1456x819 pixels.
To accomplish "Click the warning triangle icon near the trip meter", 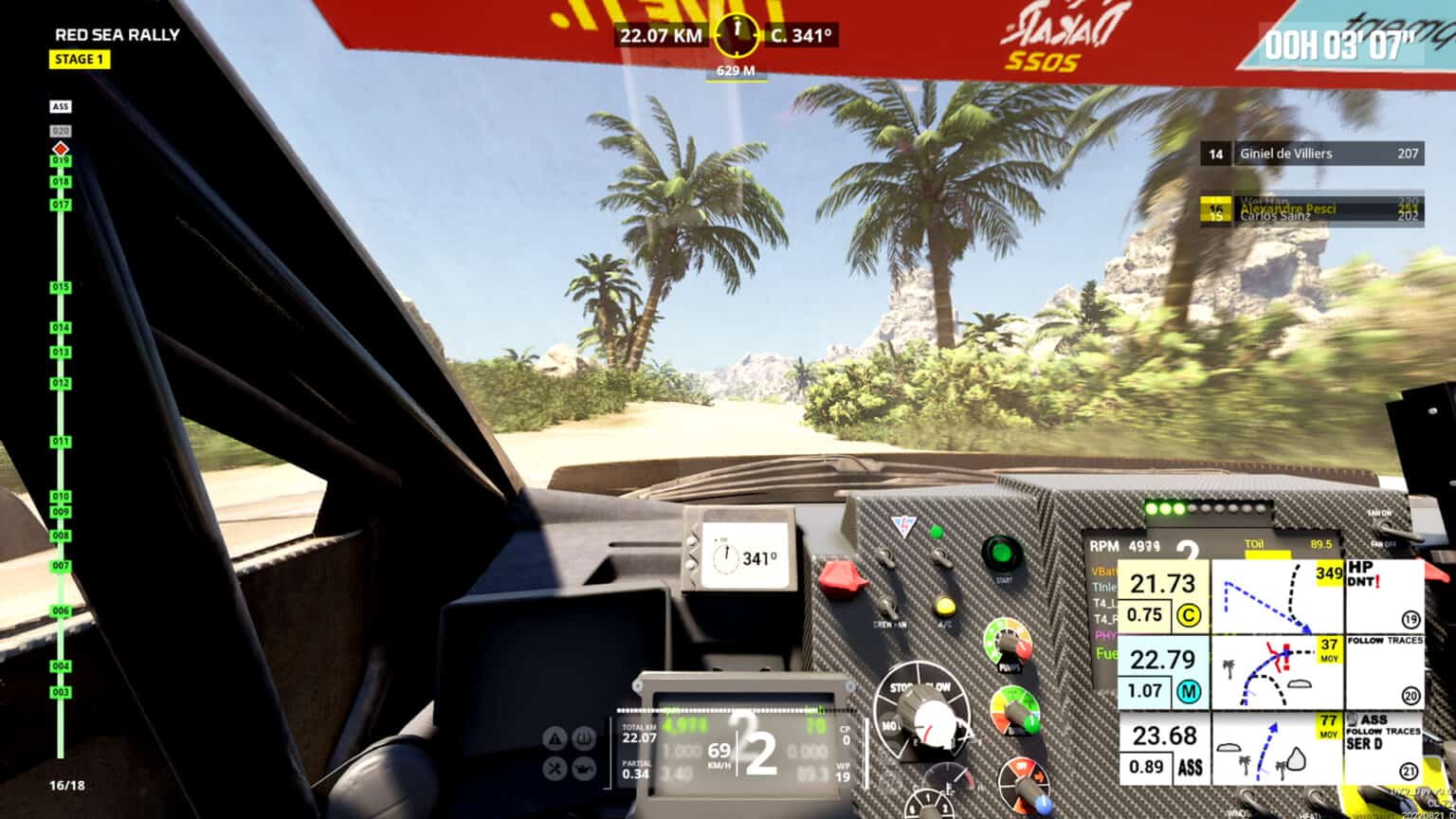I will [x=555, y=737].
